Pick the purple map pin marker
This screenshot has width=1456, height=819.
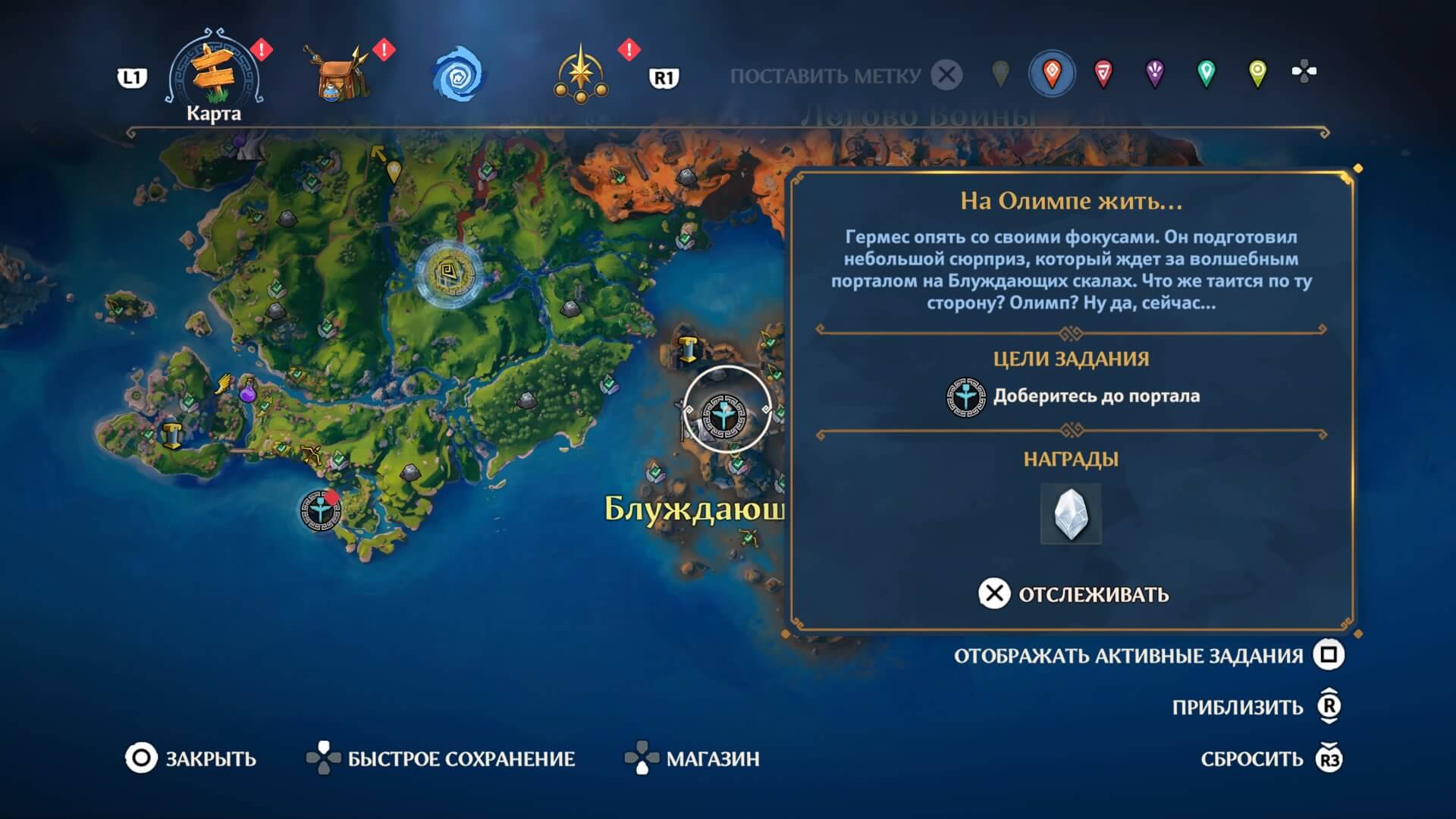click(1154, 74)
